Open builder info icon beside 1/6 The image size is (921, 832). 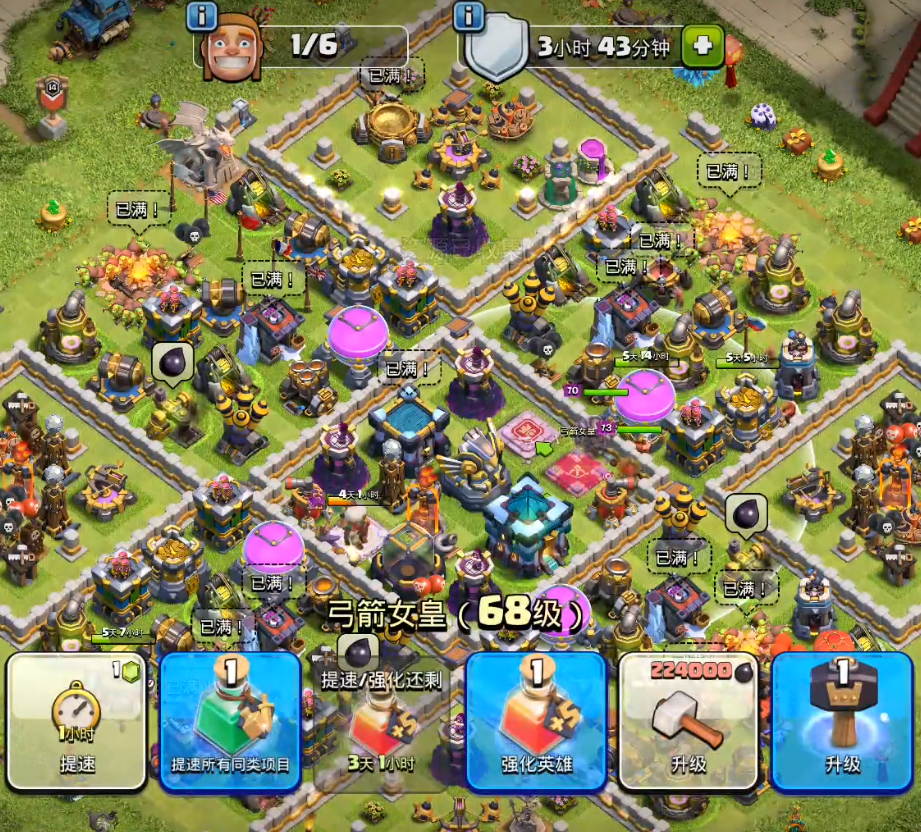point(202,15)
